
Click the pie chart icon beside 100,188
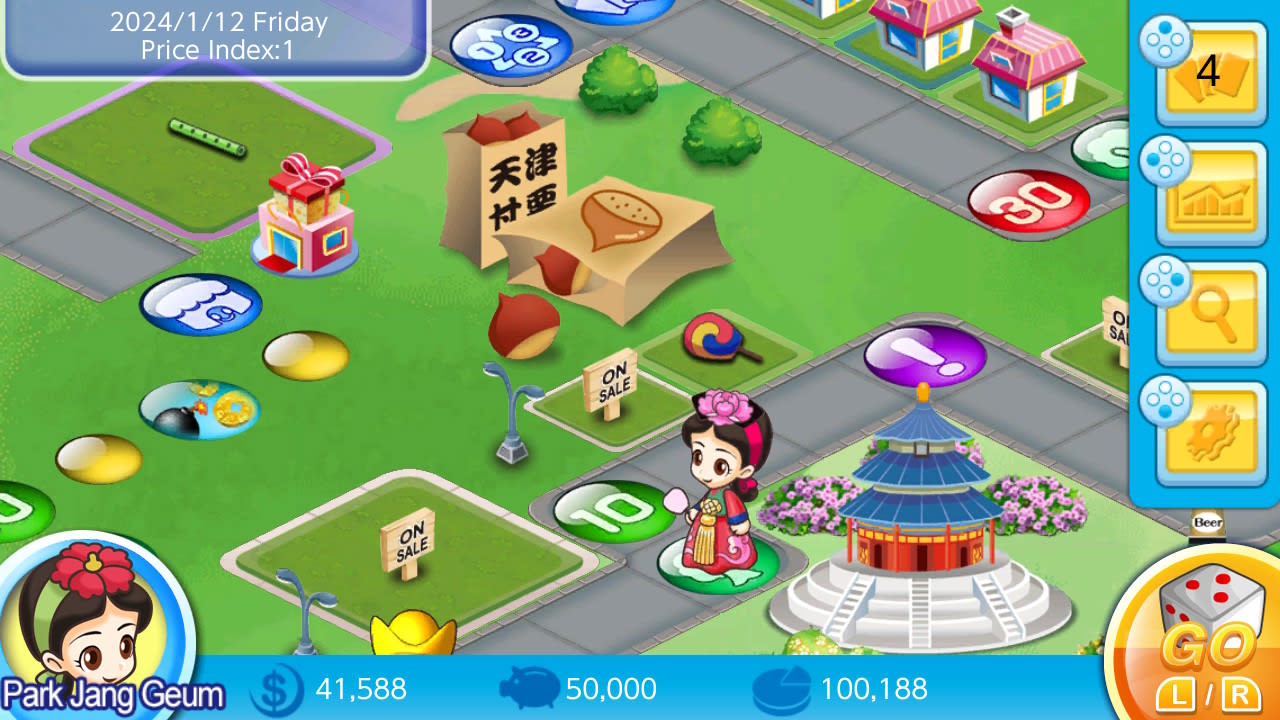tap(780, 689)
